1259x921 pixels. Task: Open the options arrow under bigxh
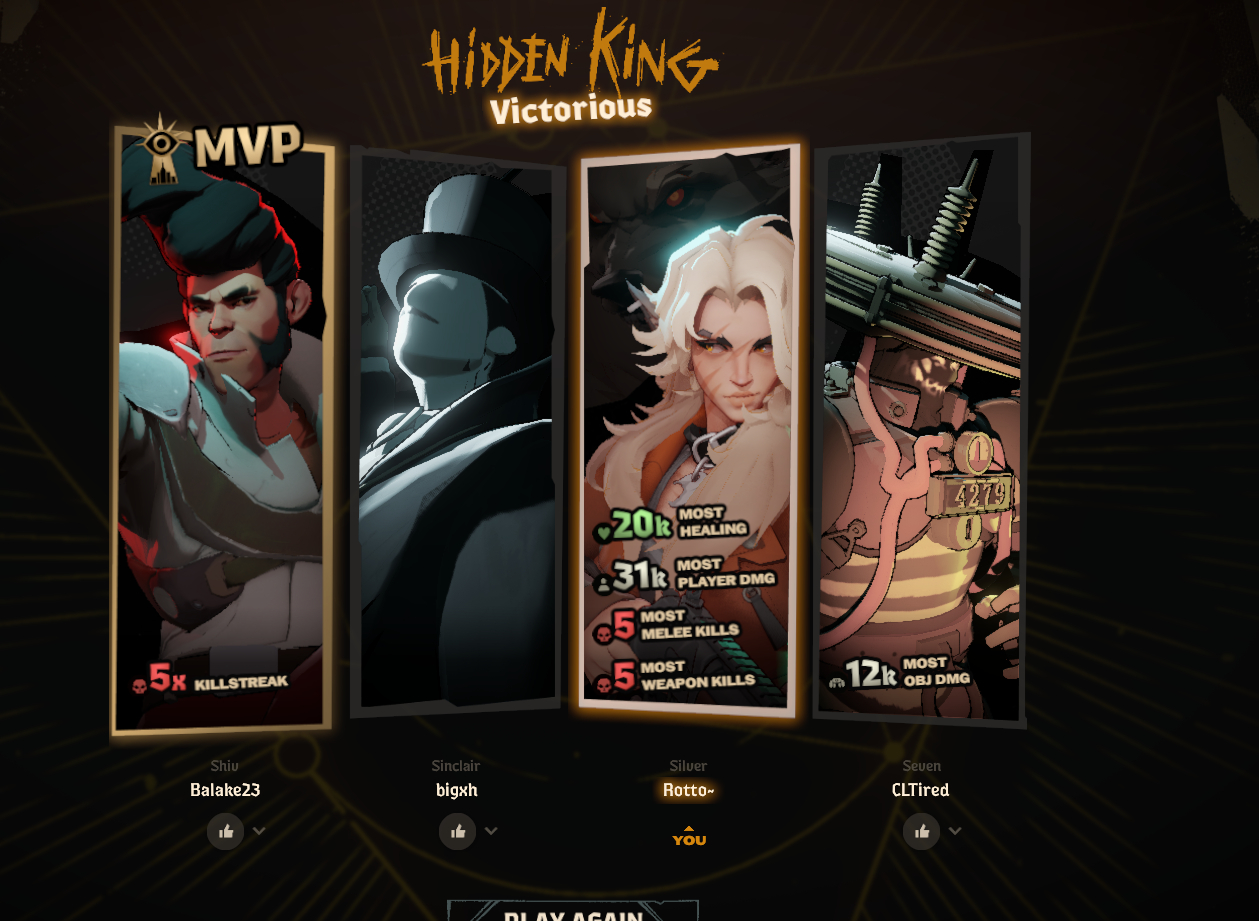491,831
